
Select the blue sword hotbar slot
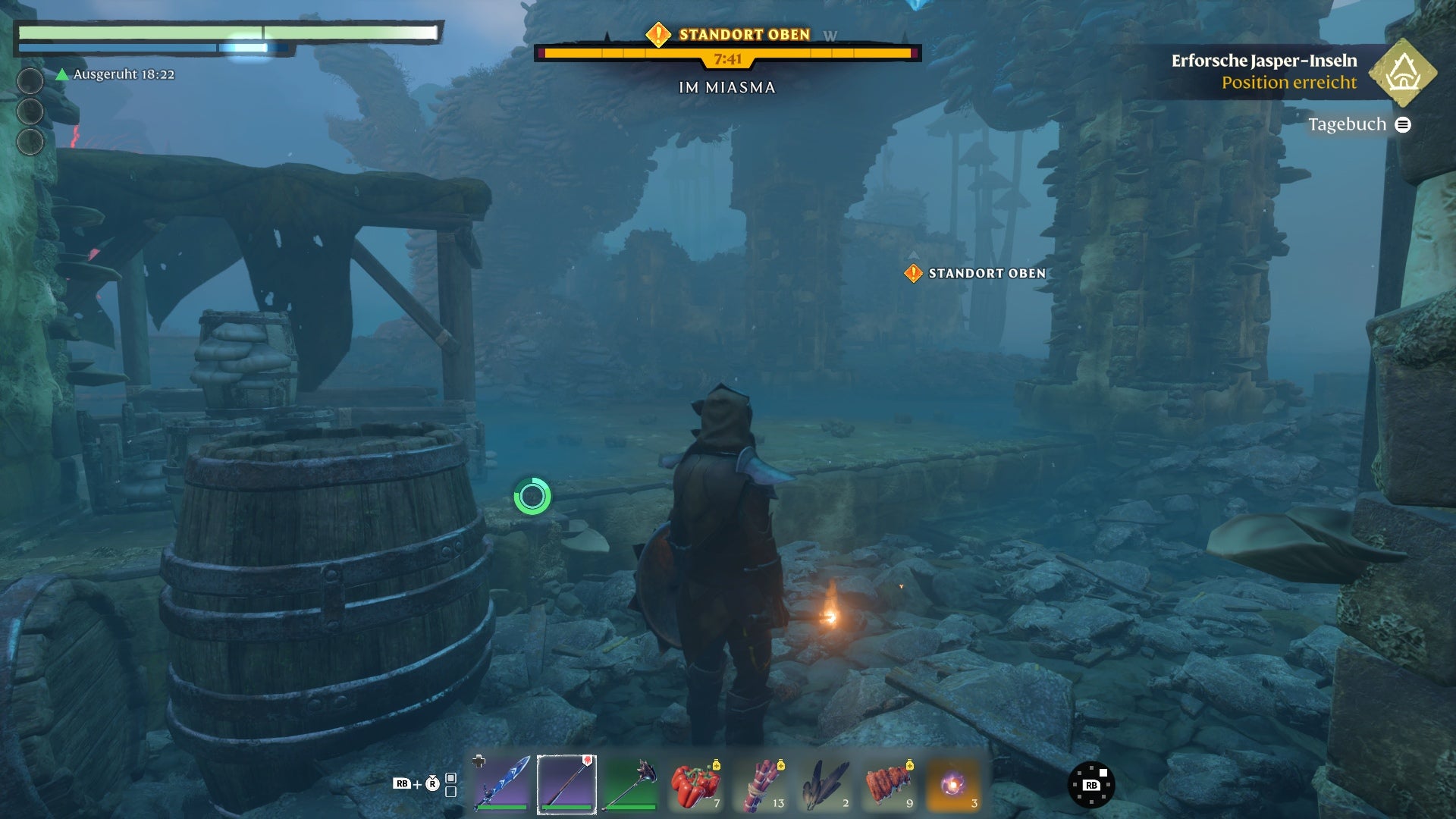[x=501, y=784]
